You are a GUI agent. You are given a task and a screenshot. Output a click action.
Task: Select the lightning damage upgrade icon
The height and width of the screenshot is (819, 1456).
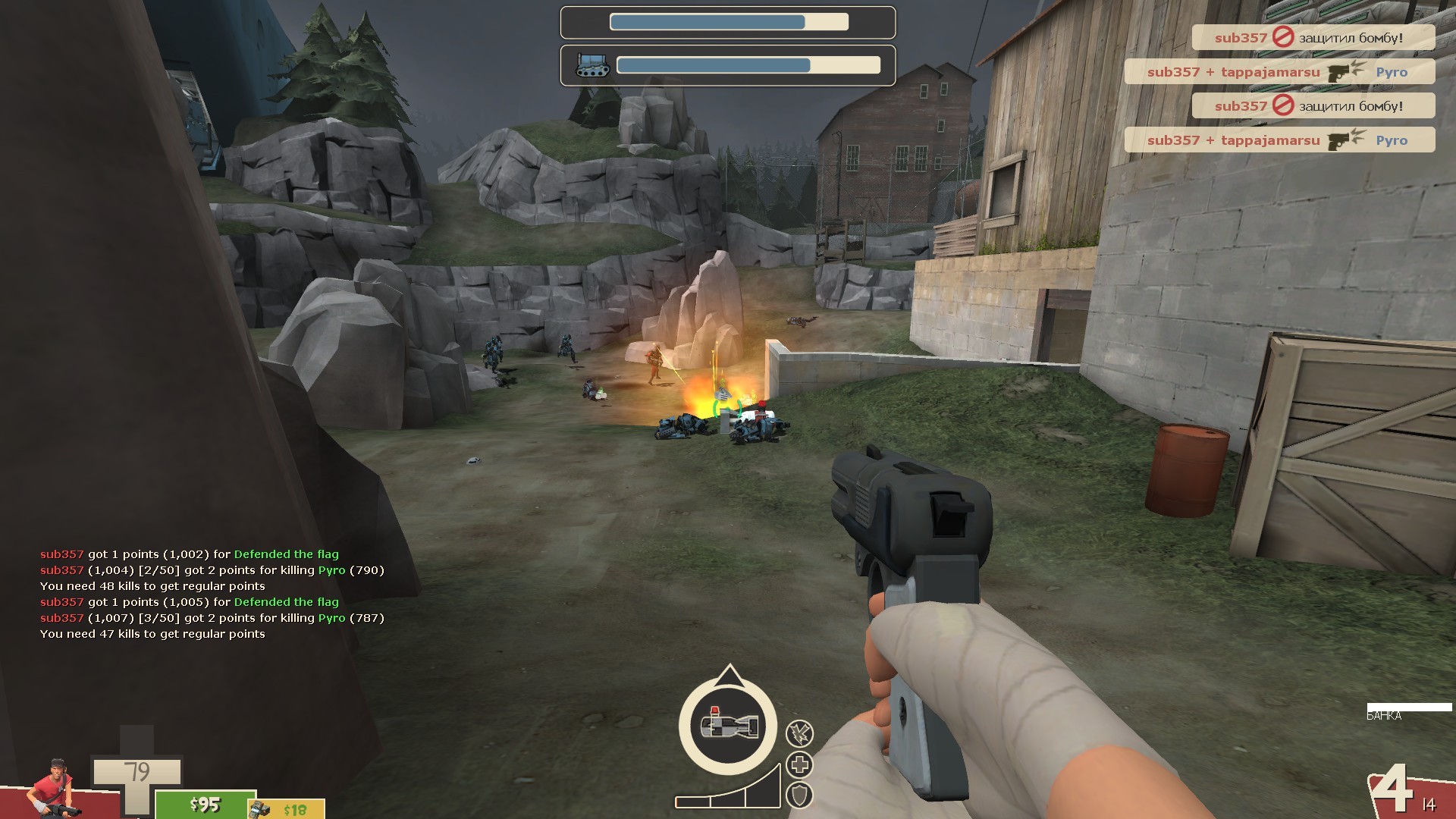pos(799,734)
